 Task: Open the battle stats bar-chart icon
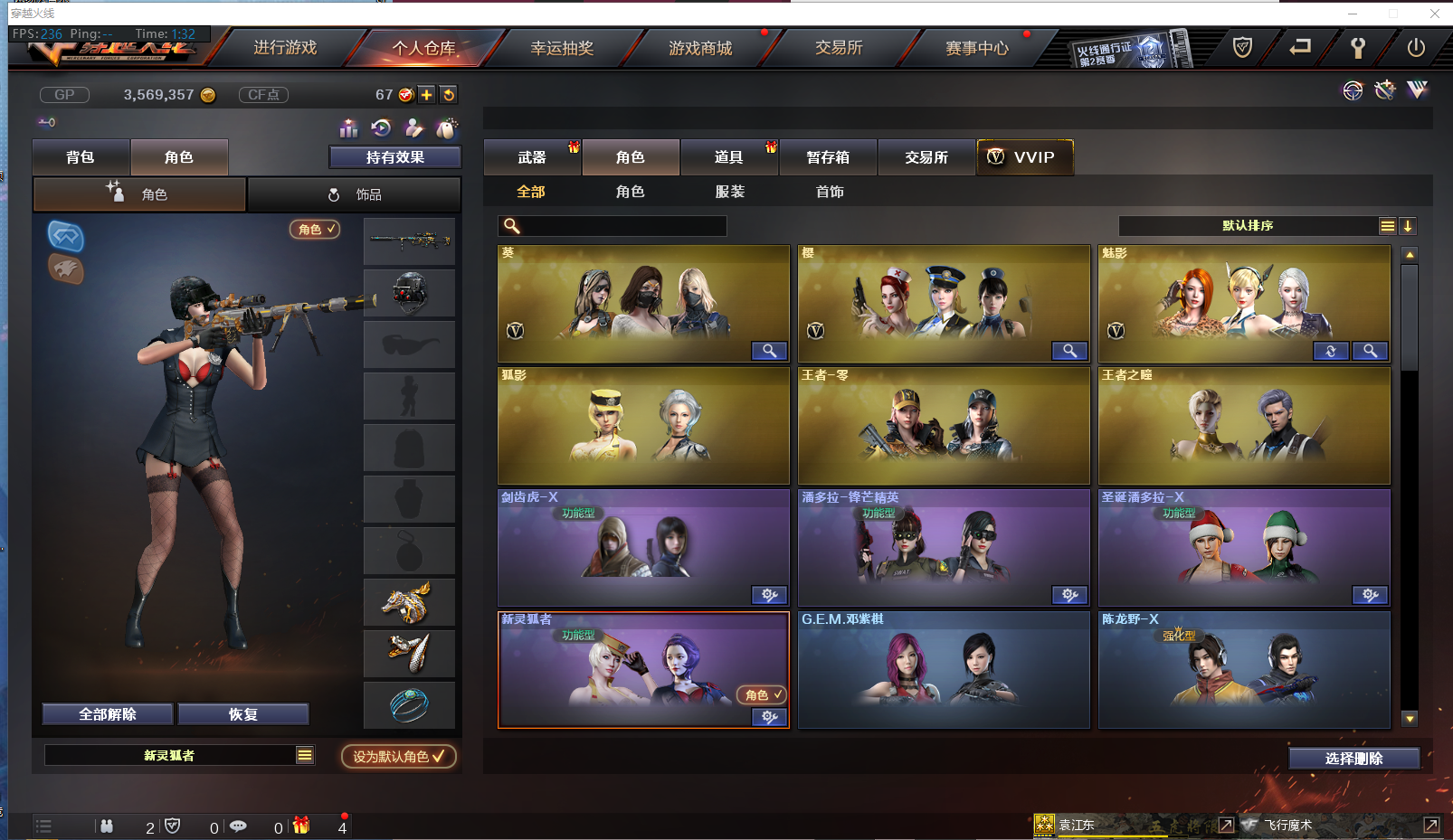[x=347, y=127]
